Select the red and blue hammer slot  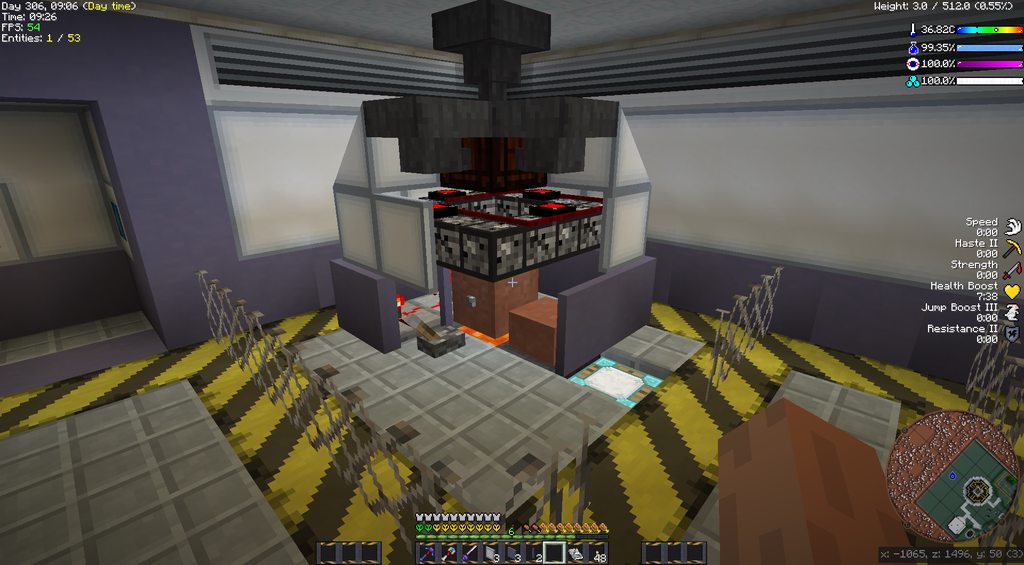click(448, 553)
